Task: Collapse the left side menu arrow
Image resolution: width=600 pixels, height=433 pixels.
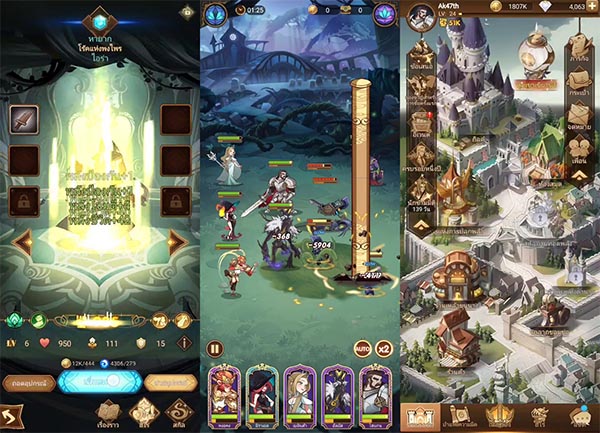Action: 421,224
